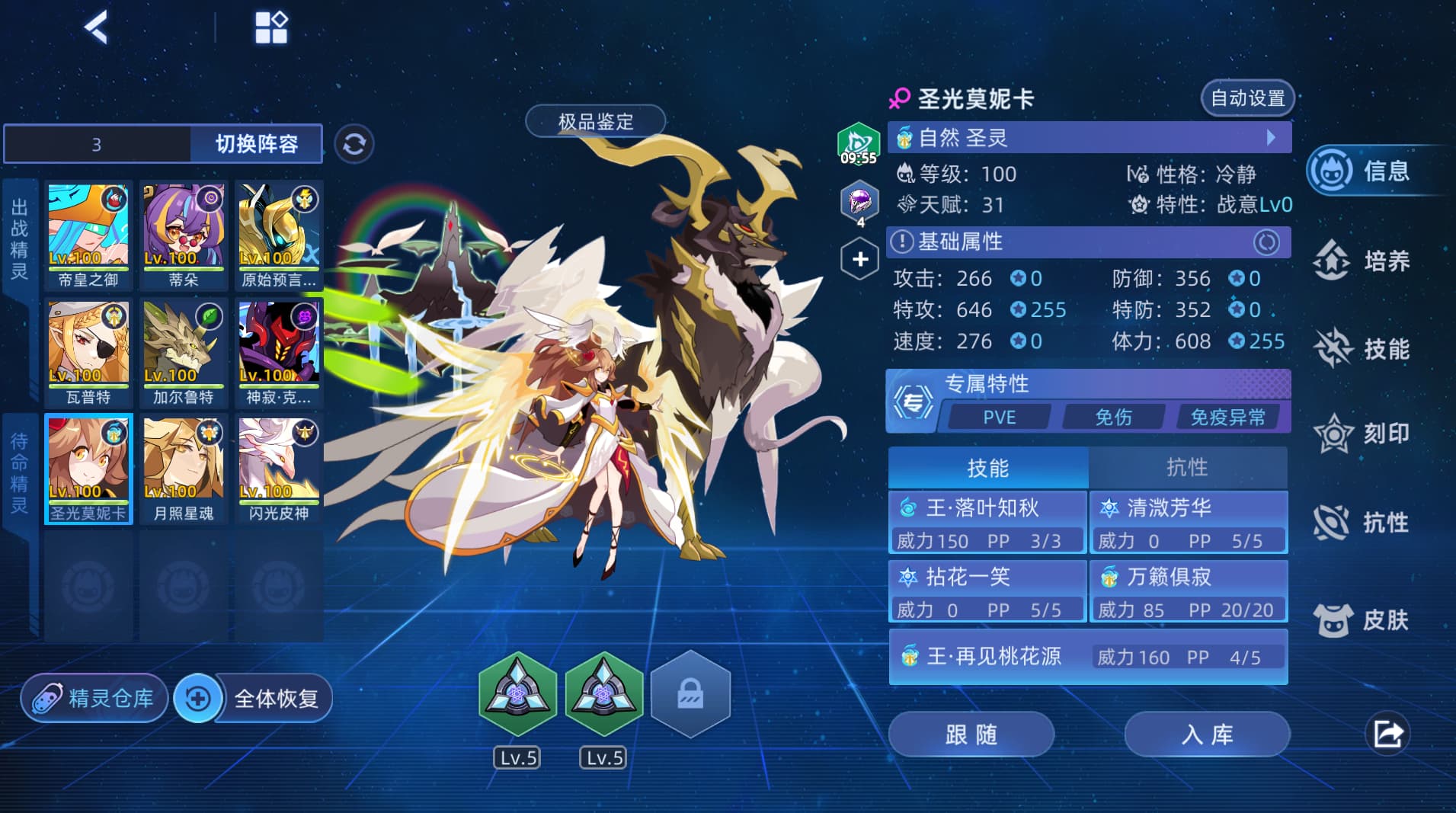Screen dimensions: 1456x813
Task: Open the 培养 side menu
Action: tap(1362, 261)
